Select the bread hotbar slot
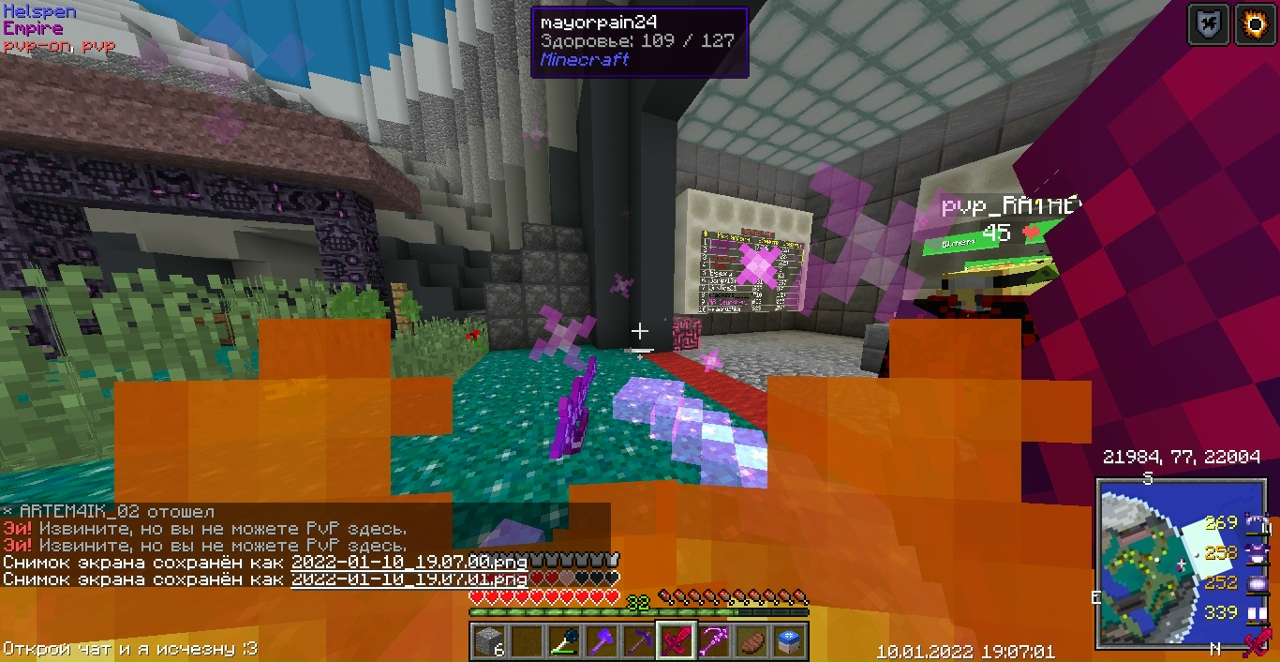The width and height of the screenshot is (1280, 662). pyautogui.click(x=751, y=640)
